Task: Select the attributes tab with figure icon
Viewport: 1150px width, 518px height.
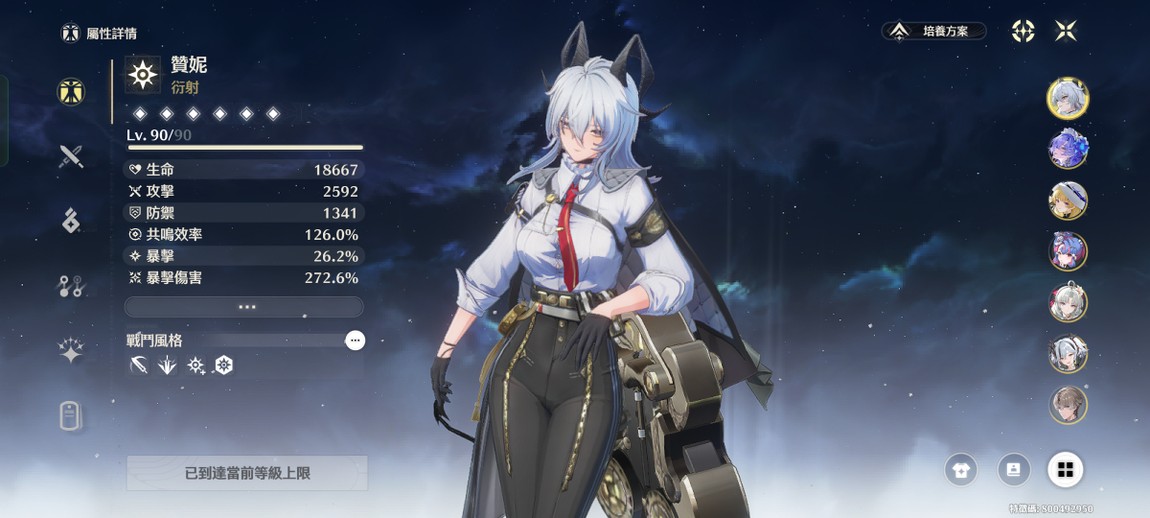Action: click(x=70, y=92)
